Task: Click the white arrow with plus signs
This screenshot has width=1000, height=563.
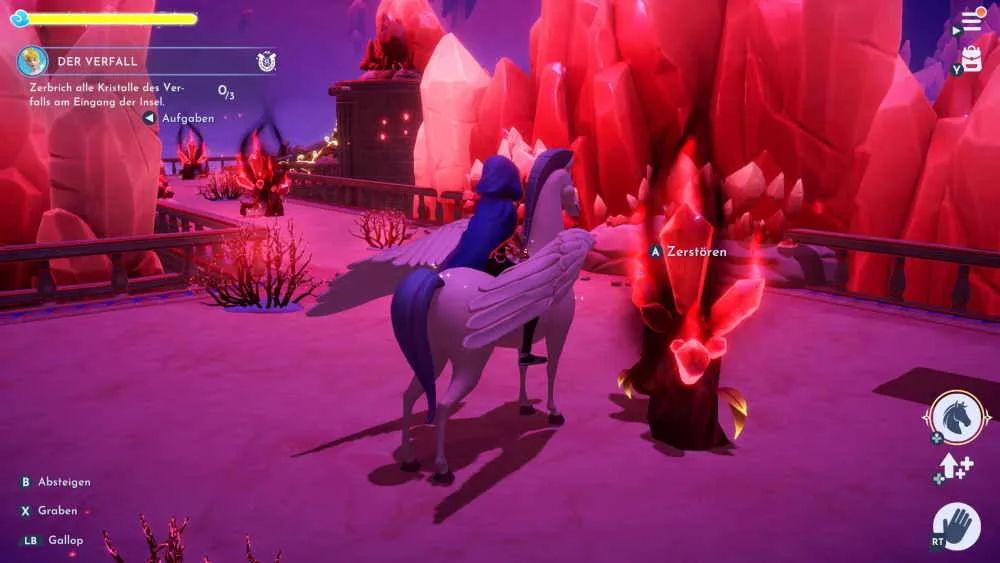Action: [x=956, y=467]
